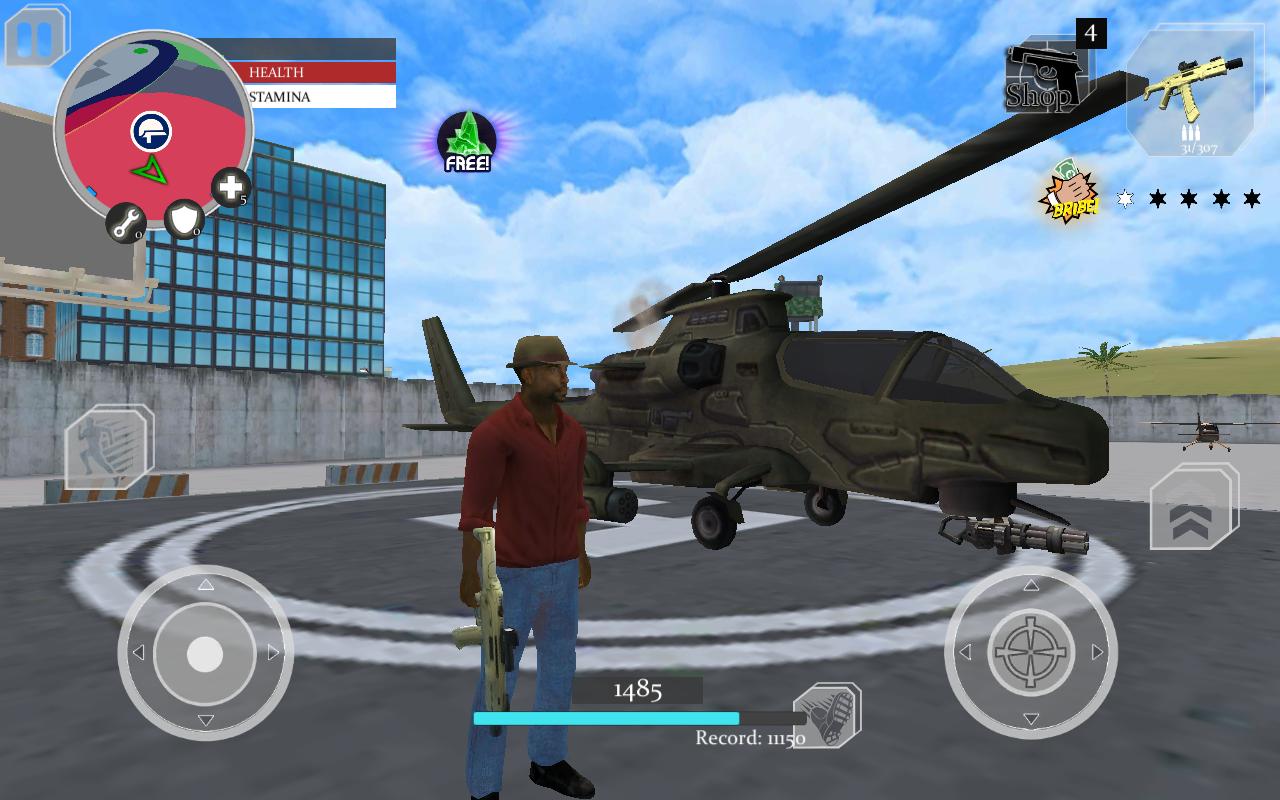Tap the wrench repair icon
The image size is (1280, 800).
coord(127,223)
